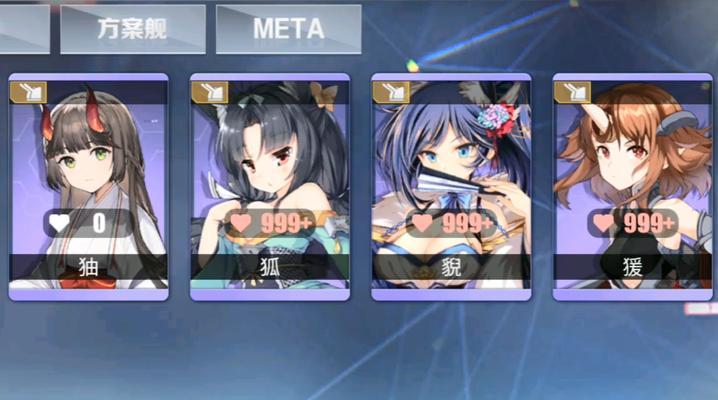This screenshot has height=400, width=718.
Task: Select the 狆 character card
Action: 88,186
